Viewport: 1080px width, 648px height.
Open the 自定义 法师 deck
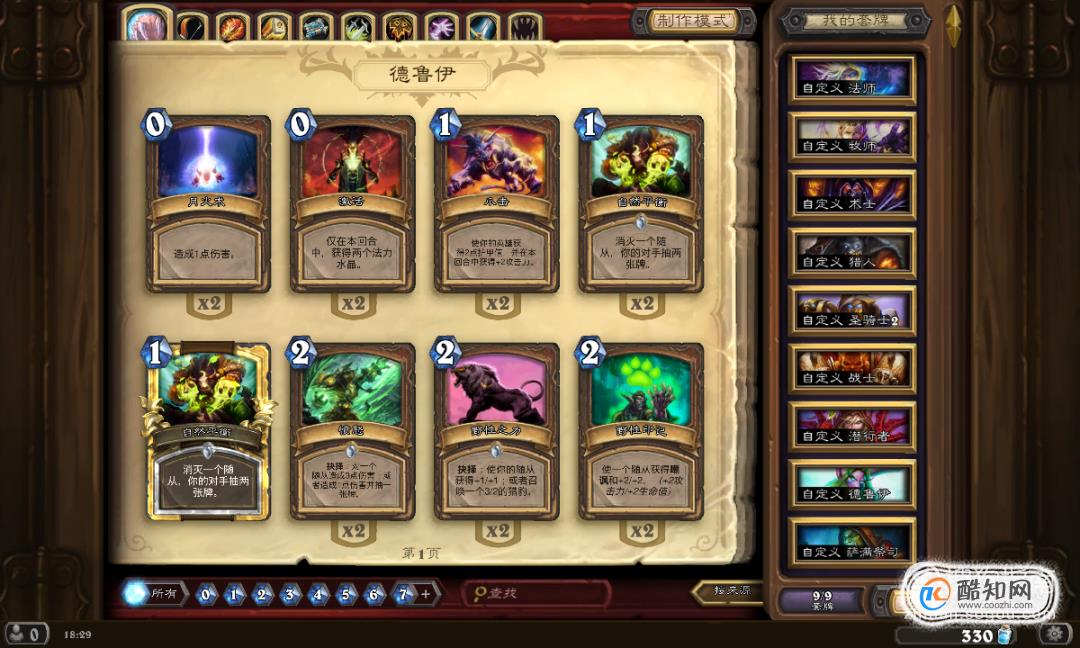[x=853, y=79]
